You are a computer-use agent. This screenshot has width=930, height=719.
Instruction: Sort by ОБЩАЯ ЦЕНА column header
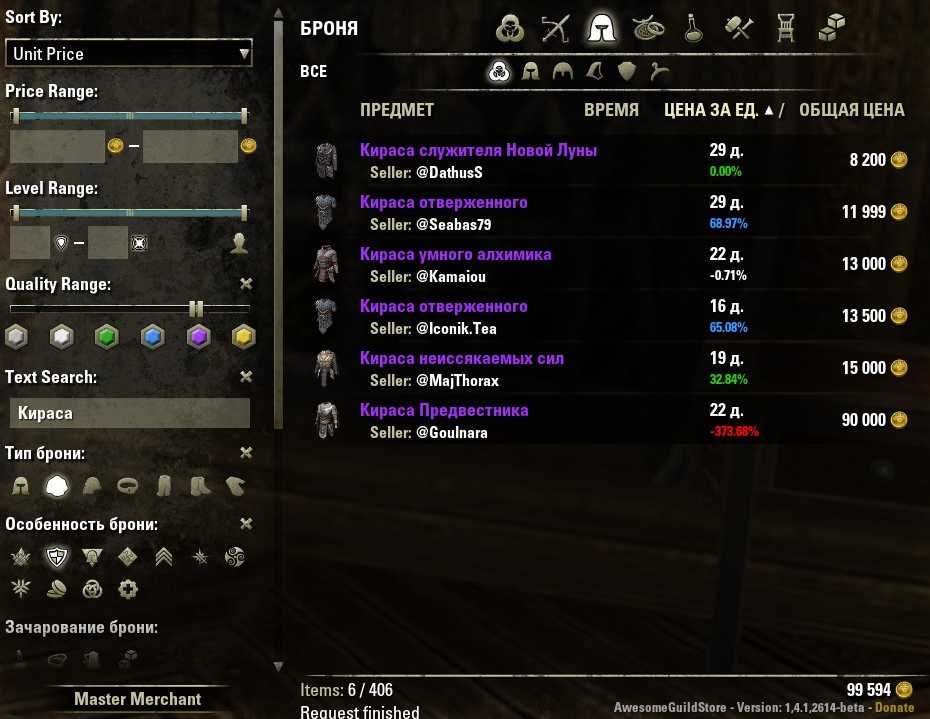[851, 110]
